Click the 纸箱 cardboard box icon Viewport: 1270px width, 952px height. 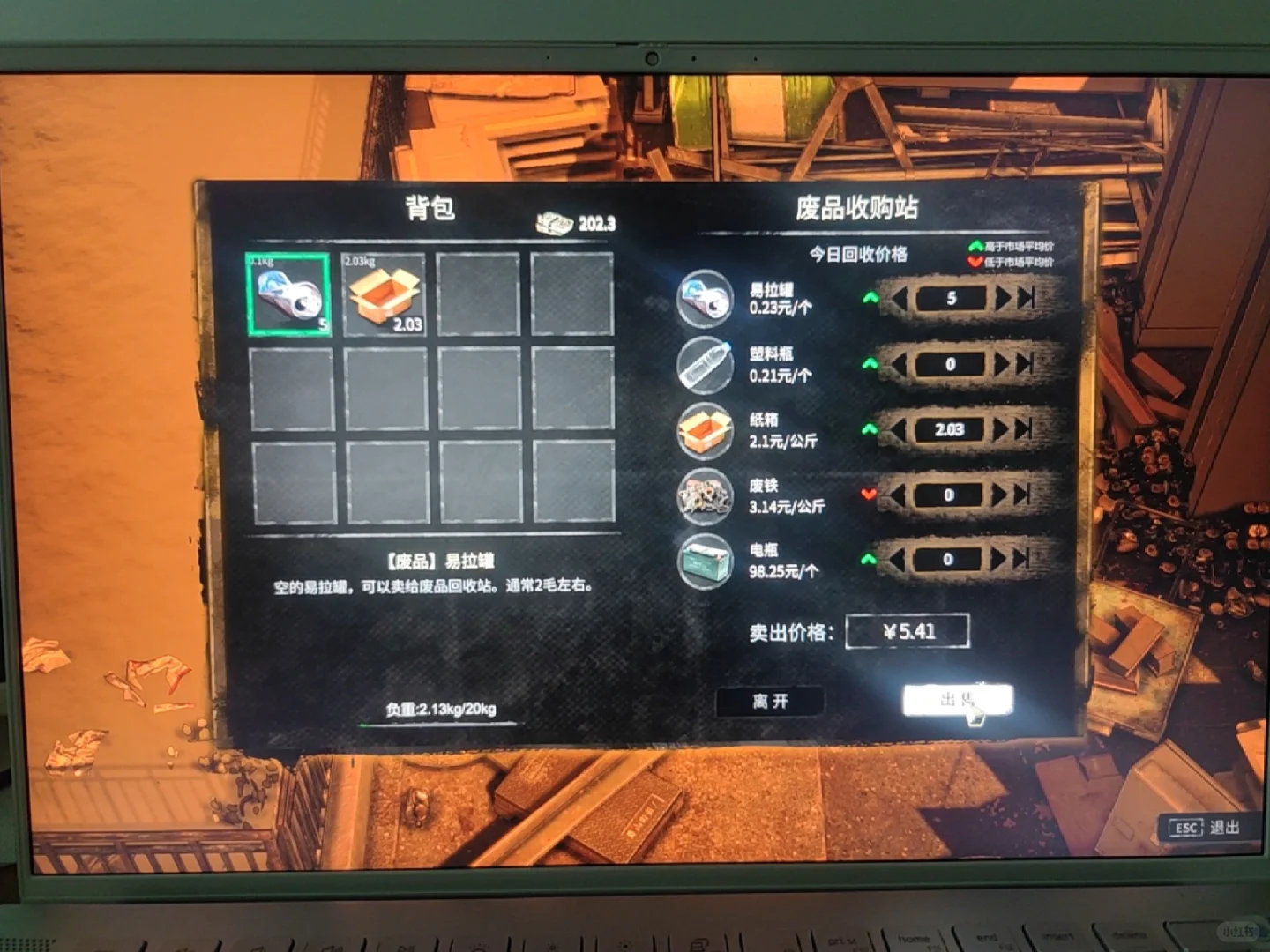(704, 431)
